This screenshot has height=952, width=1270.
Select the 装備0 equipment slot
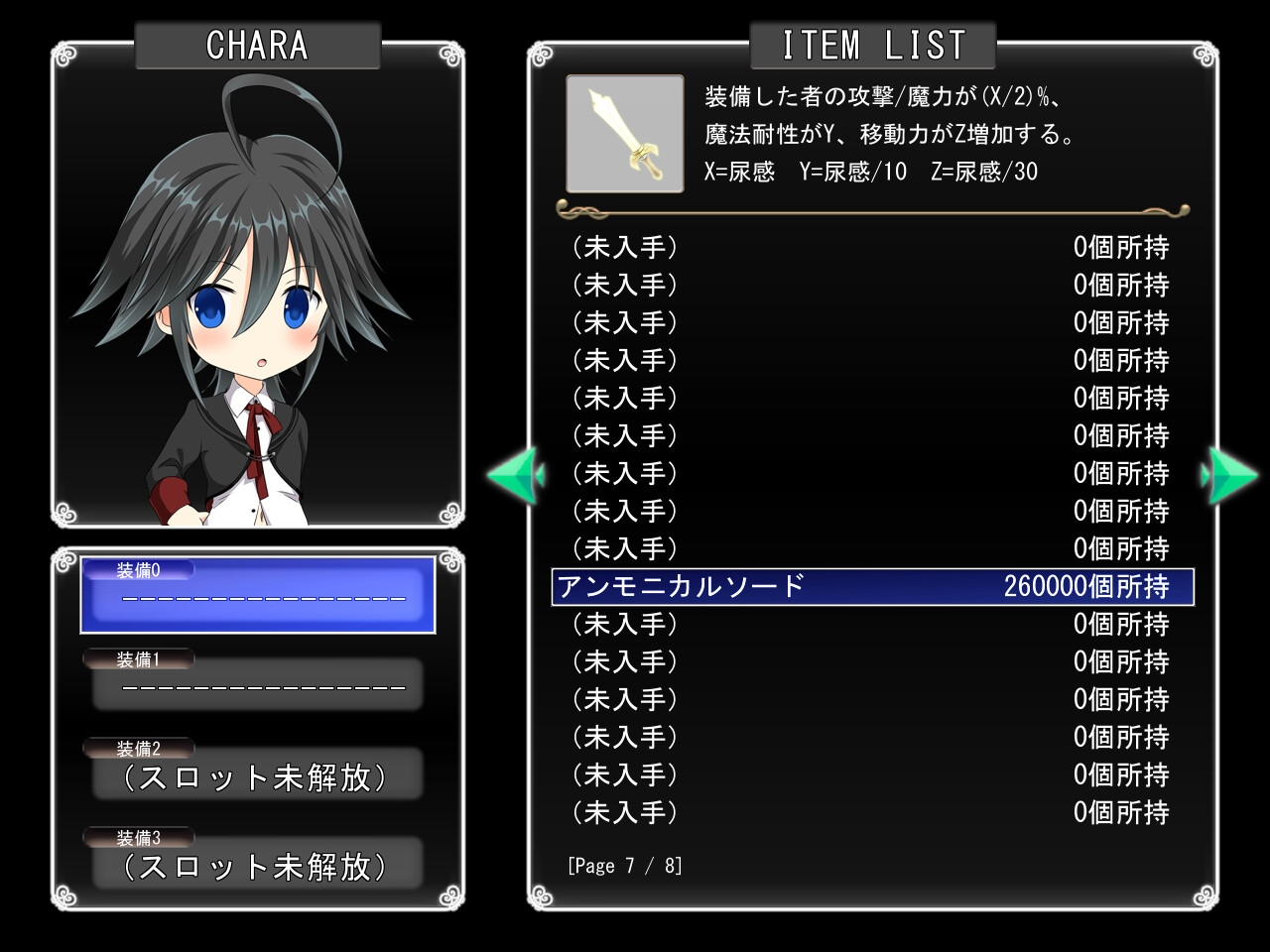click(258, 595)
